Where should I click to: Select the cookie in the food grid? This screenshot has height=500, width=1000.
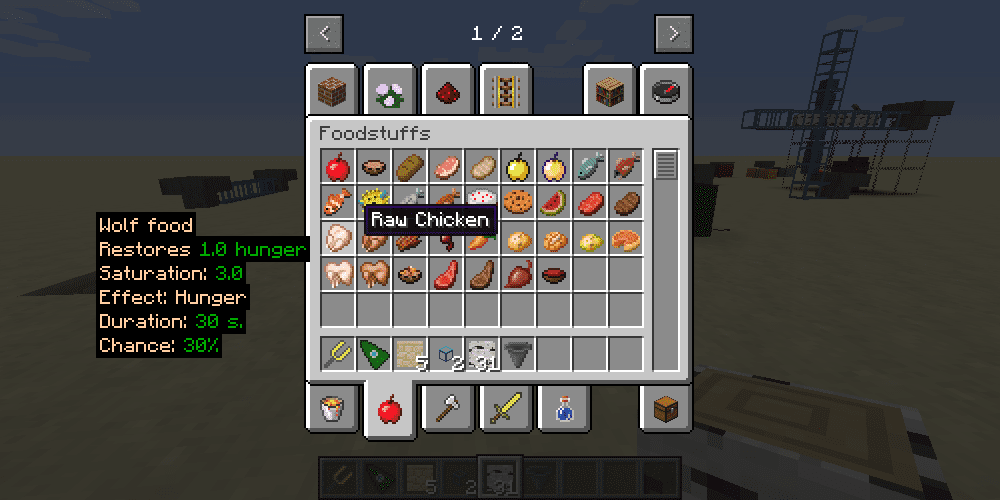pos(518,201)
